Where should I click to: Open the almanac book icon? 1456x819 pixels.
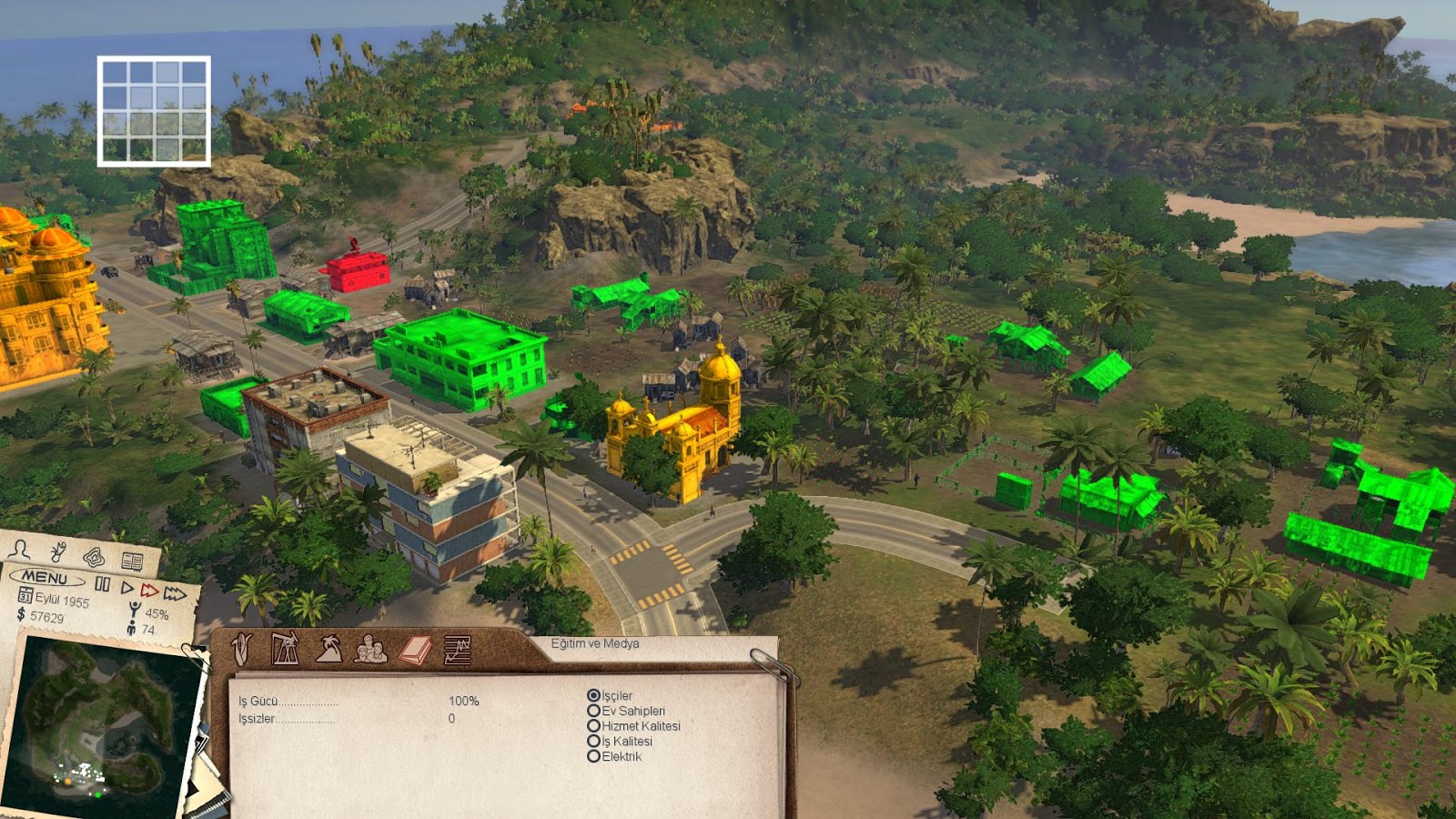pos(132,561)
